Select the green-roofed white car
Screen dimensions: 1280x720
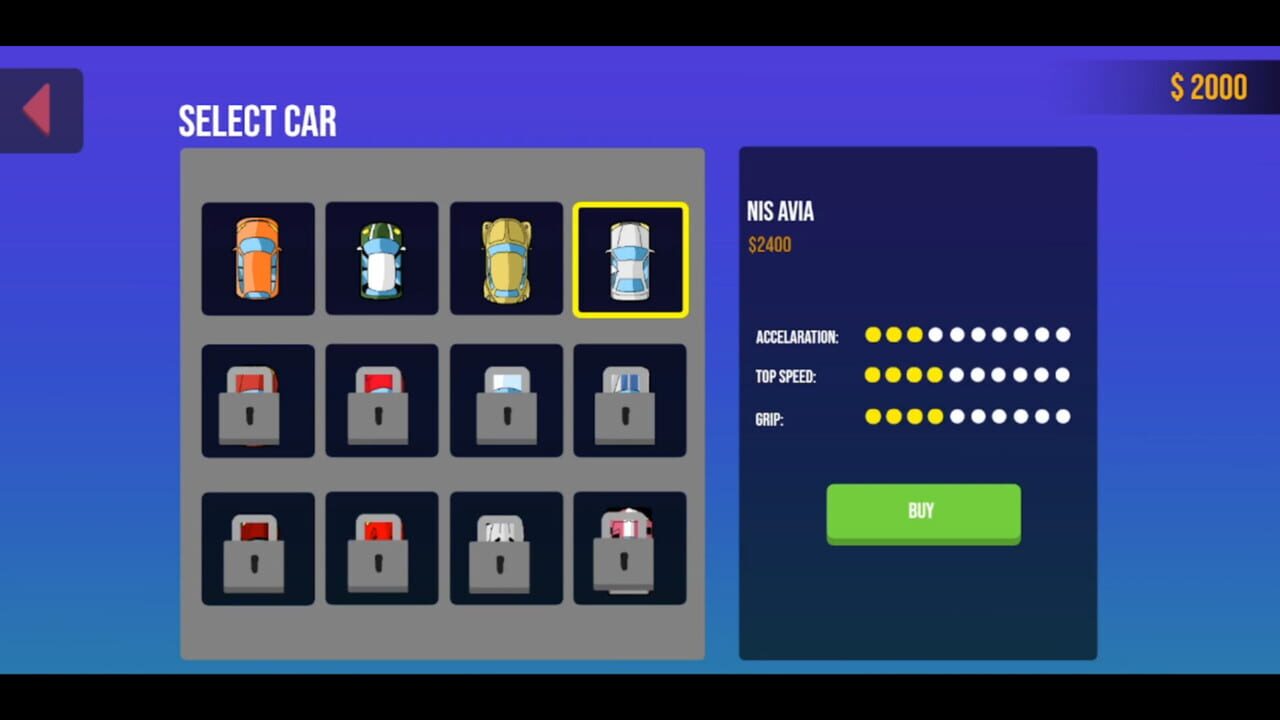point(381,259)
